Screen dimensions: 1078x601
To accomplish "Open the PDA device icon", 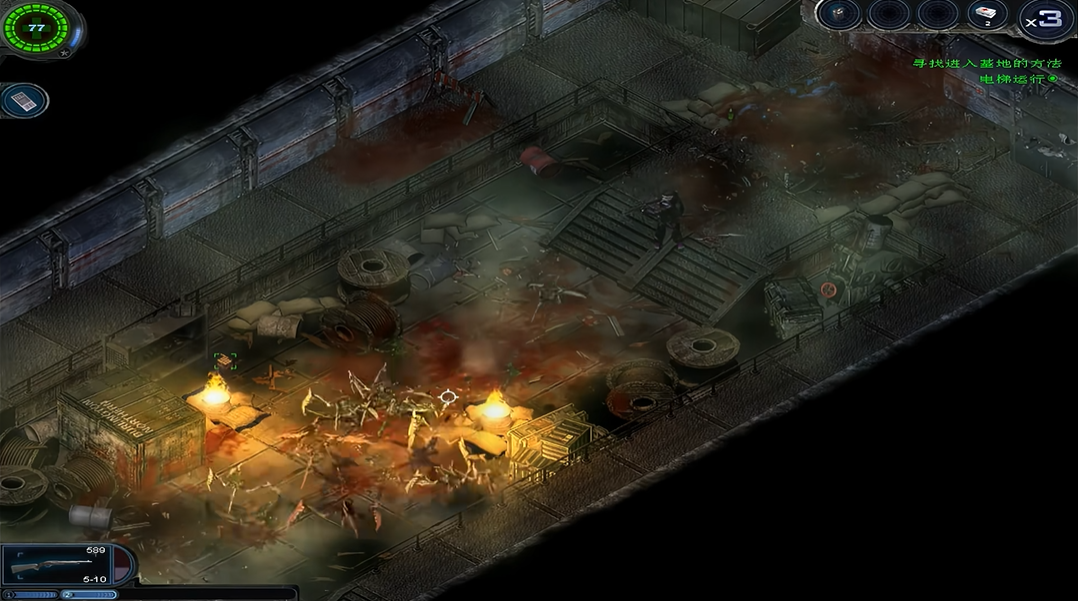I will [24, 101].
